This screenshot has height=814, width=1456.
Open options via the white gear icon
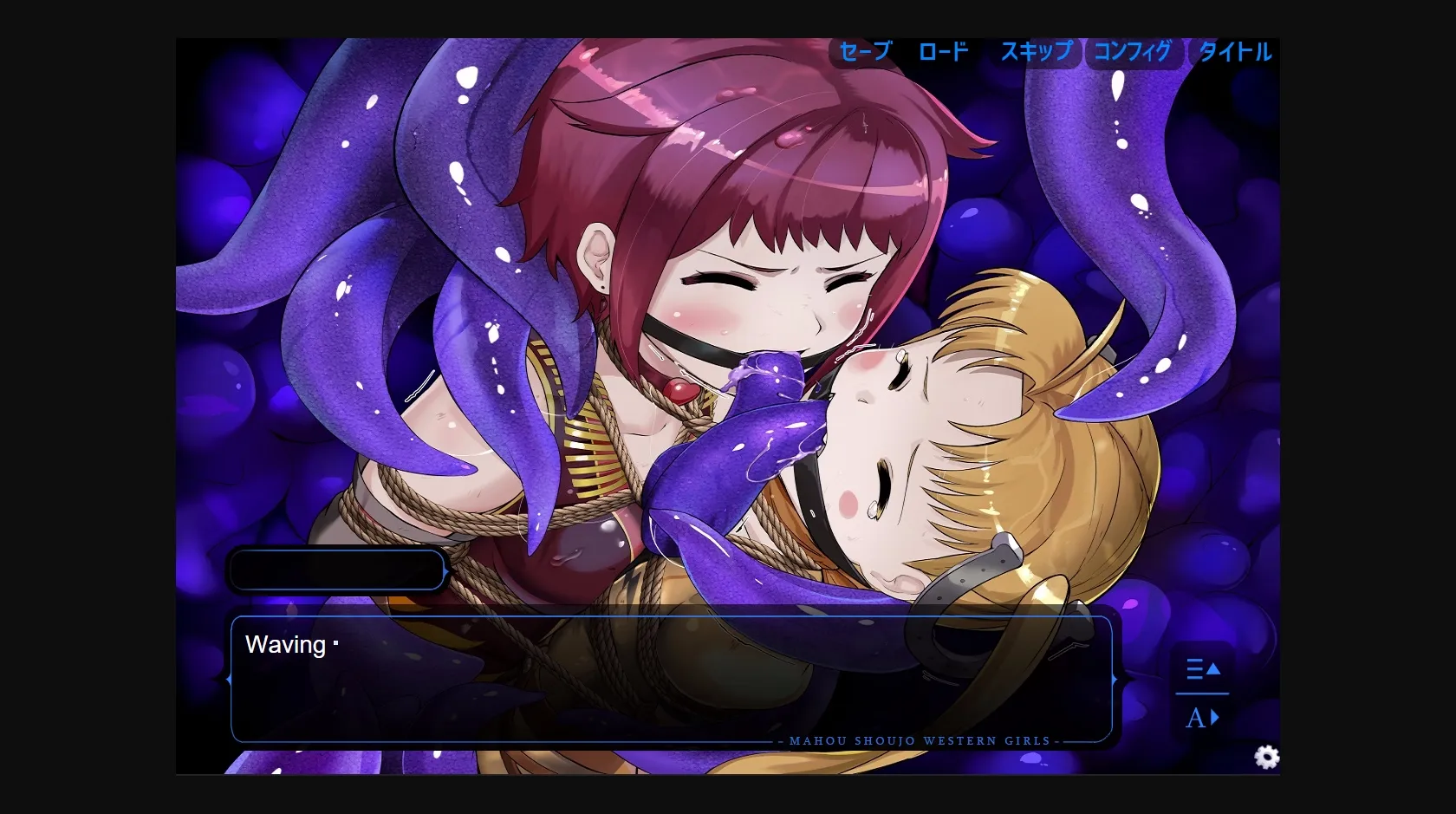coord(1267,757)
